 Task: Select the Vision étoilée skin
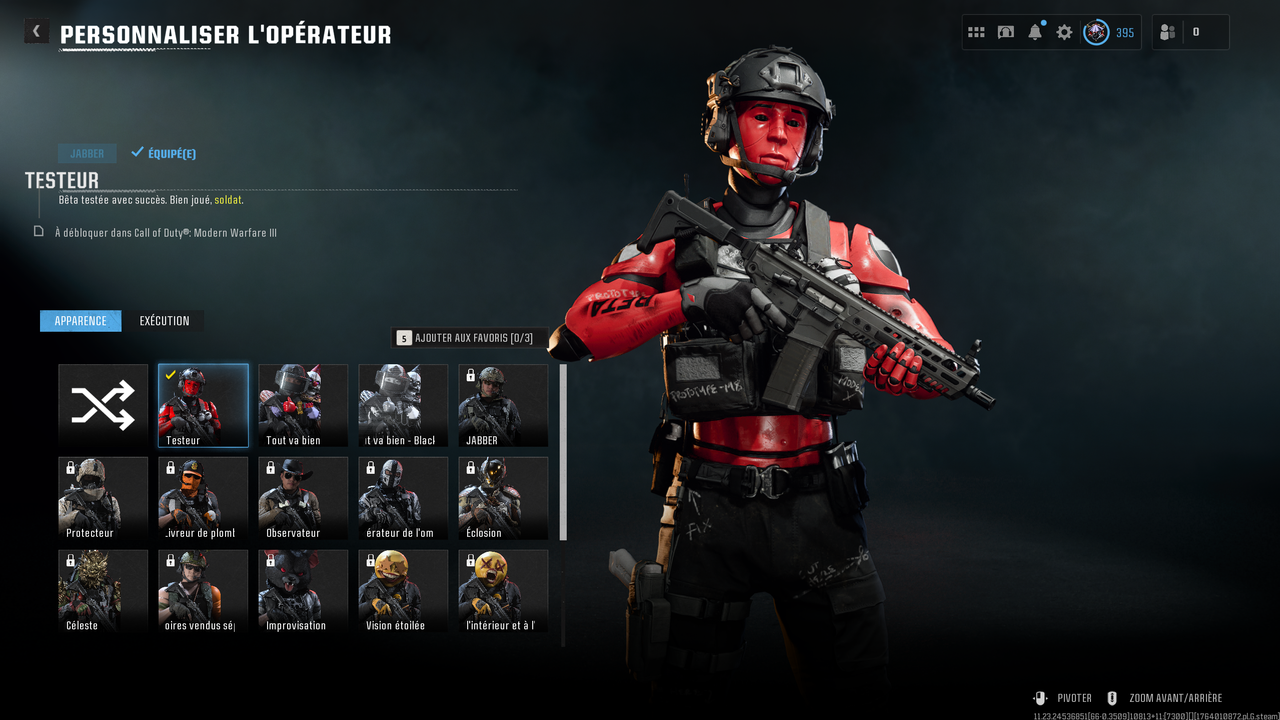click(403, 591)
